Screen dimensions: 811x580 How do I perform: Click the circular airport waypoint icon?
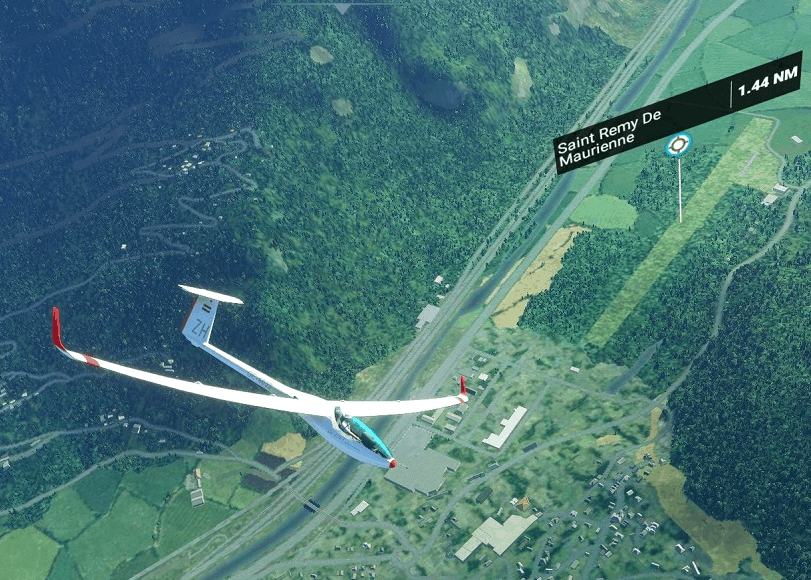pos(679,146)
